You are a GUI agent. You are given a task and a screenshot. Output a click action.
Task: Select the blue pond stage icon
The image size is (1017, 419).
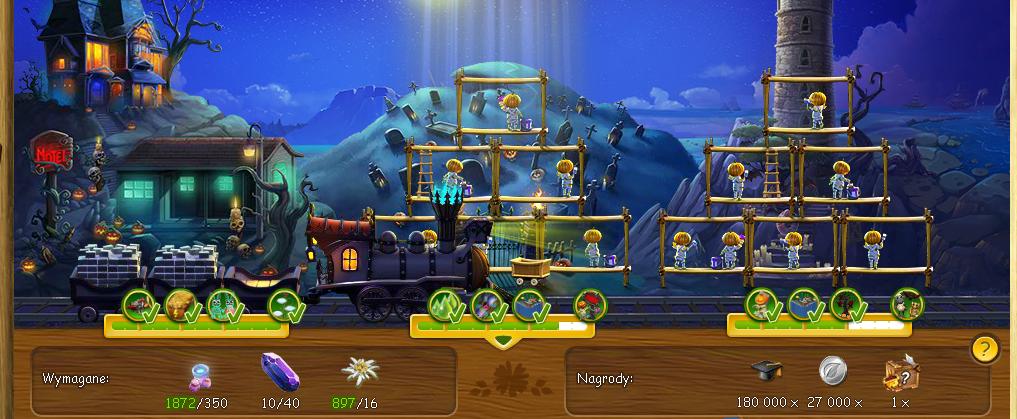[804, 303]
